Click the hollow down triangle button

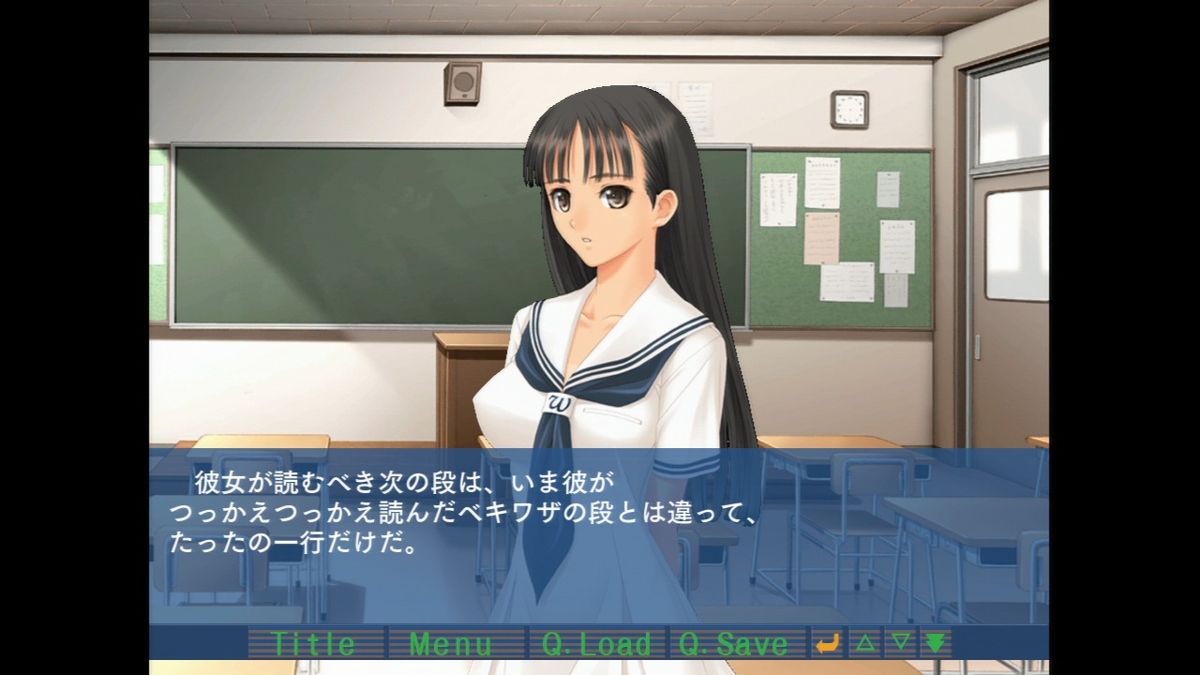pos(901,643)
